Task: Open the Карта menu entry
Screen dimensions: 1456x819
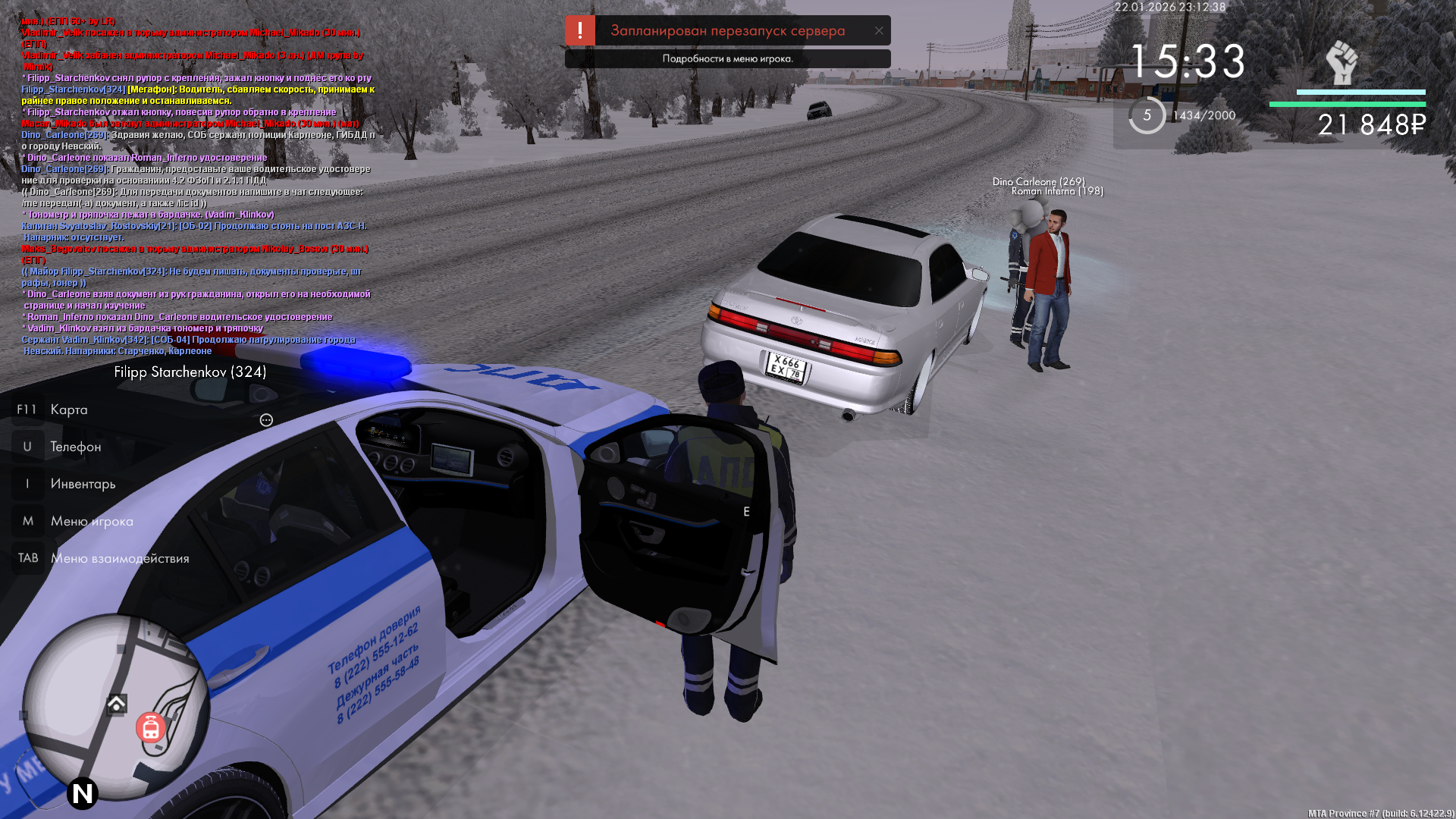Action: [x=68, y=409]
